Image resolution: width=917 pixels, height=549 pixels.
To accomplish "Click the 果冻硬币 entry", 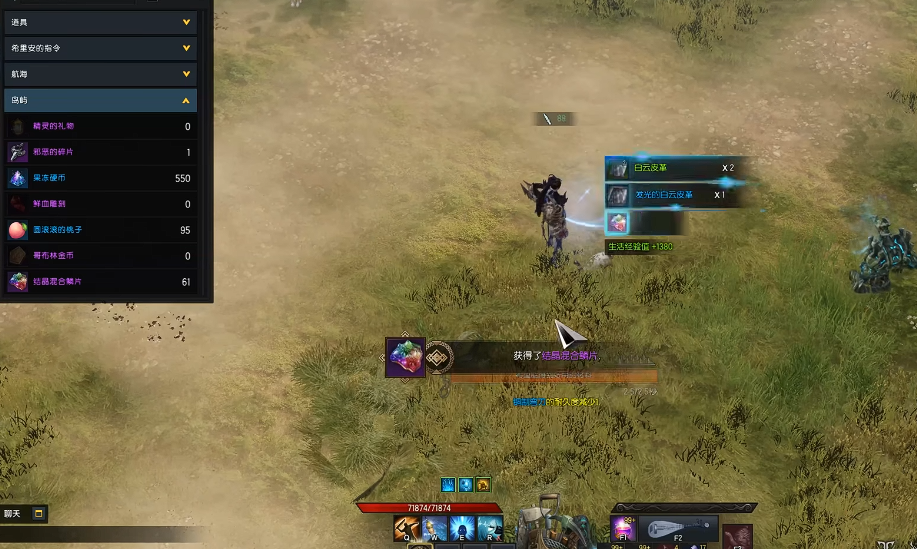I will pos(100,178).
